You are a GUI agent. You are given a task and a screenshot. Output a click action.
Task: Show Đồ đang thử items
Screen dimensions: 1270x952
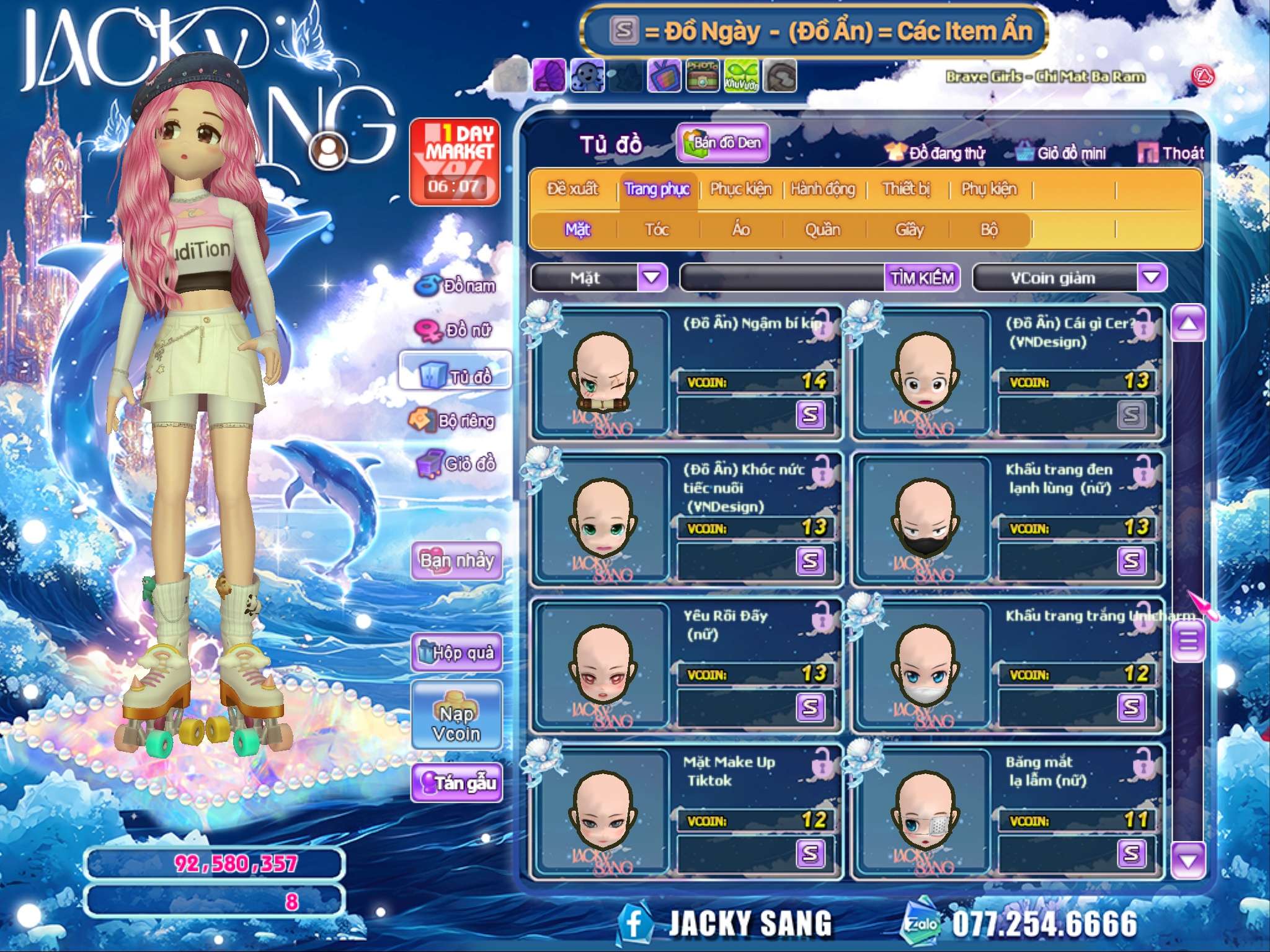(936, 153)
